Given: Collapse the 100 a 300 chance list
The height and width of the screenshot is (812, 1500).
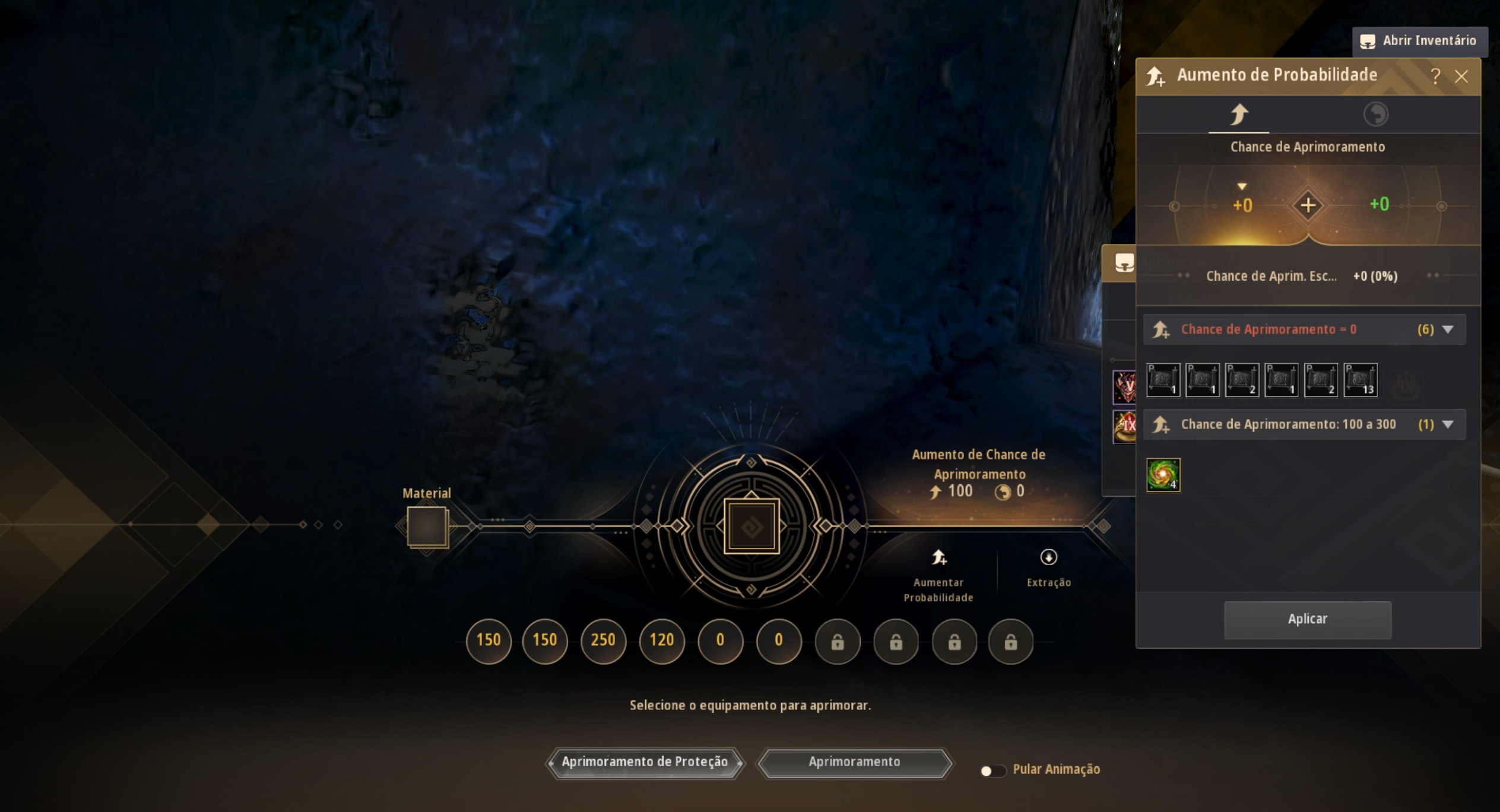Looking at the screenshot, I should point(1448,424).
